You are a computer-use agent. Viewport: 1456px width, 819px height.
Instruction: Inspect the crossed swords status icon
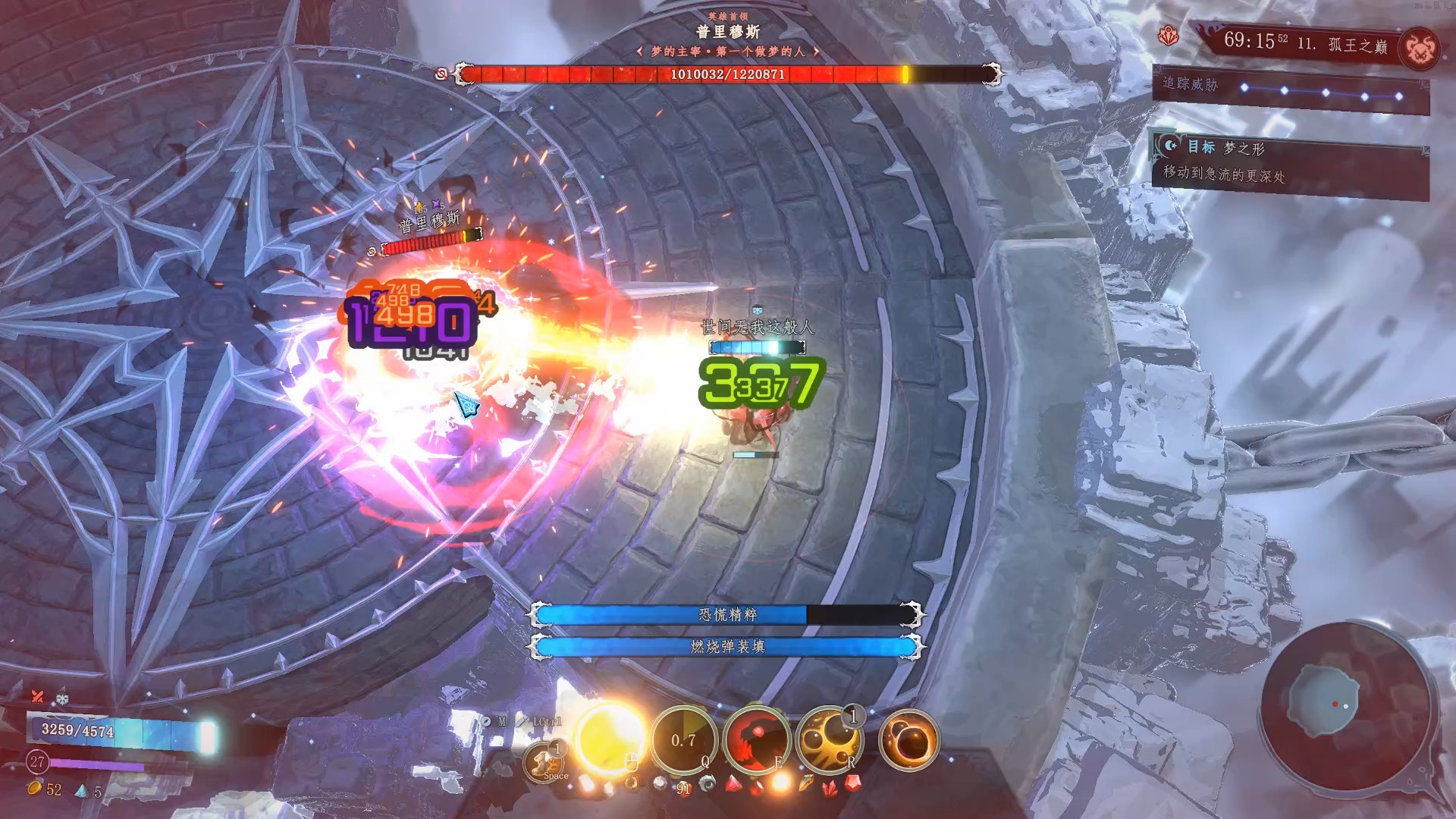coord(37,696)
